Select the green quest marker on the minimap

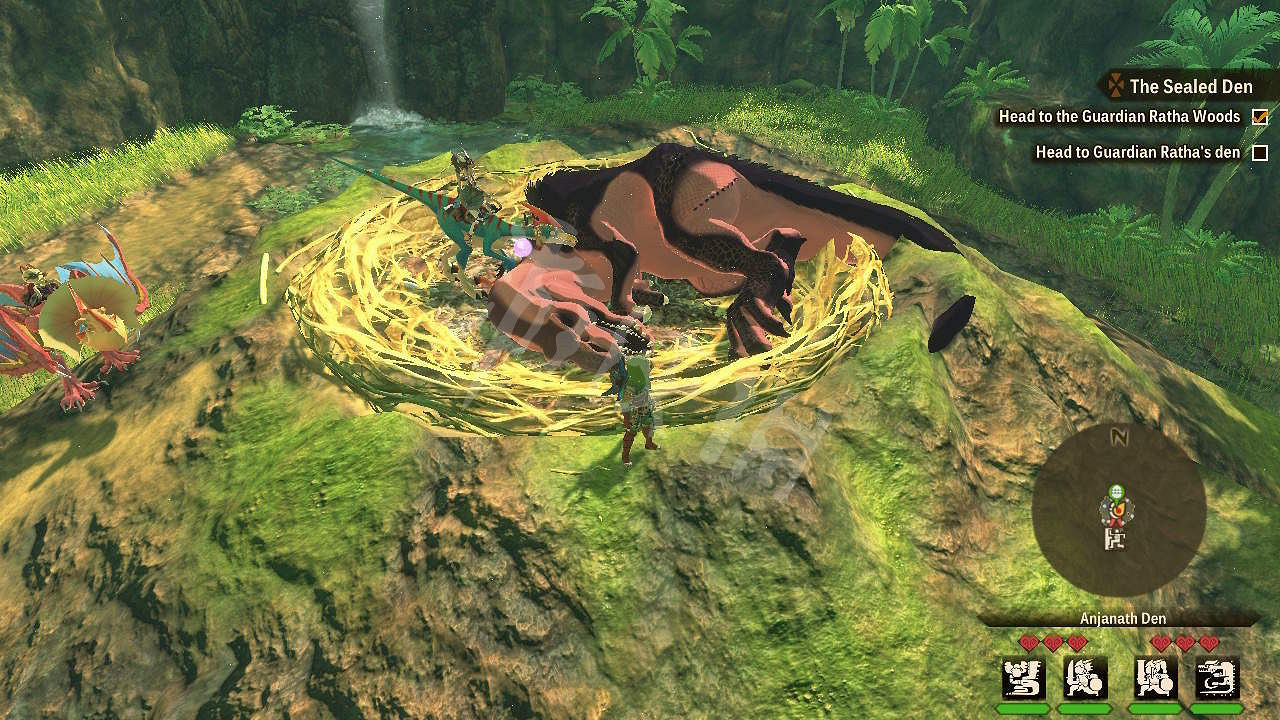pyautogui.click(x=1116, y=491)
